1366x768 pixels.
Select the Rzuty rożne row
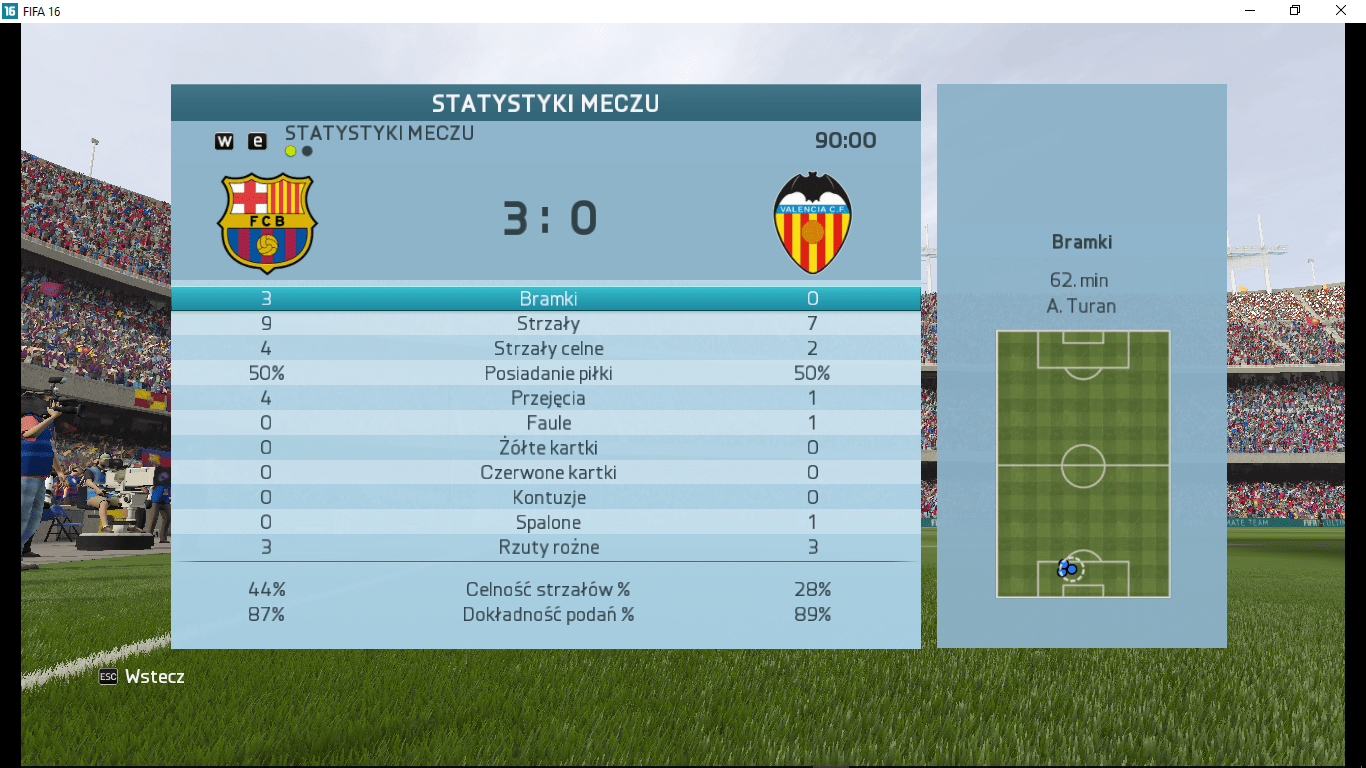(x=547, y=548)
